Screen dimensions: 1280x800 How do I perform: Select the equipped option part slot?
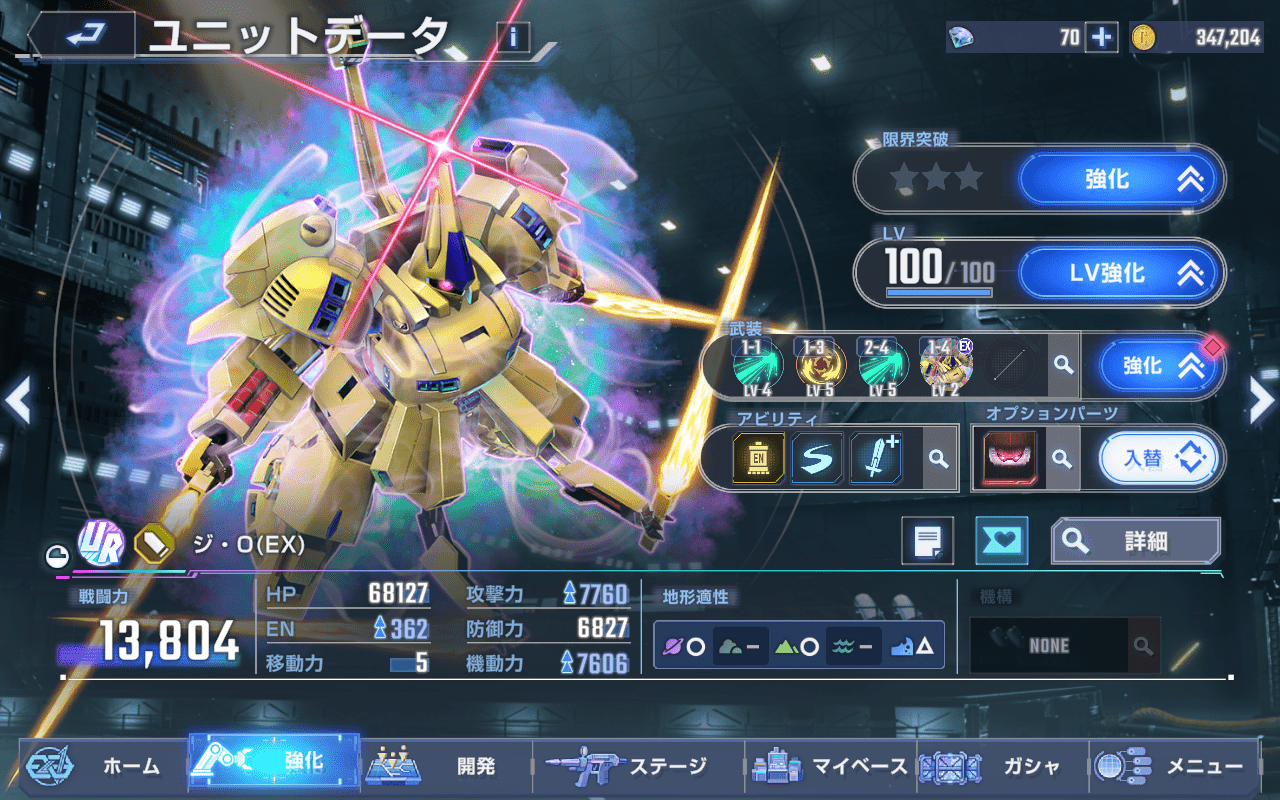point(1010,459)
